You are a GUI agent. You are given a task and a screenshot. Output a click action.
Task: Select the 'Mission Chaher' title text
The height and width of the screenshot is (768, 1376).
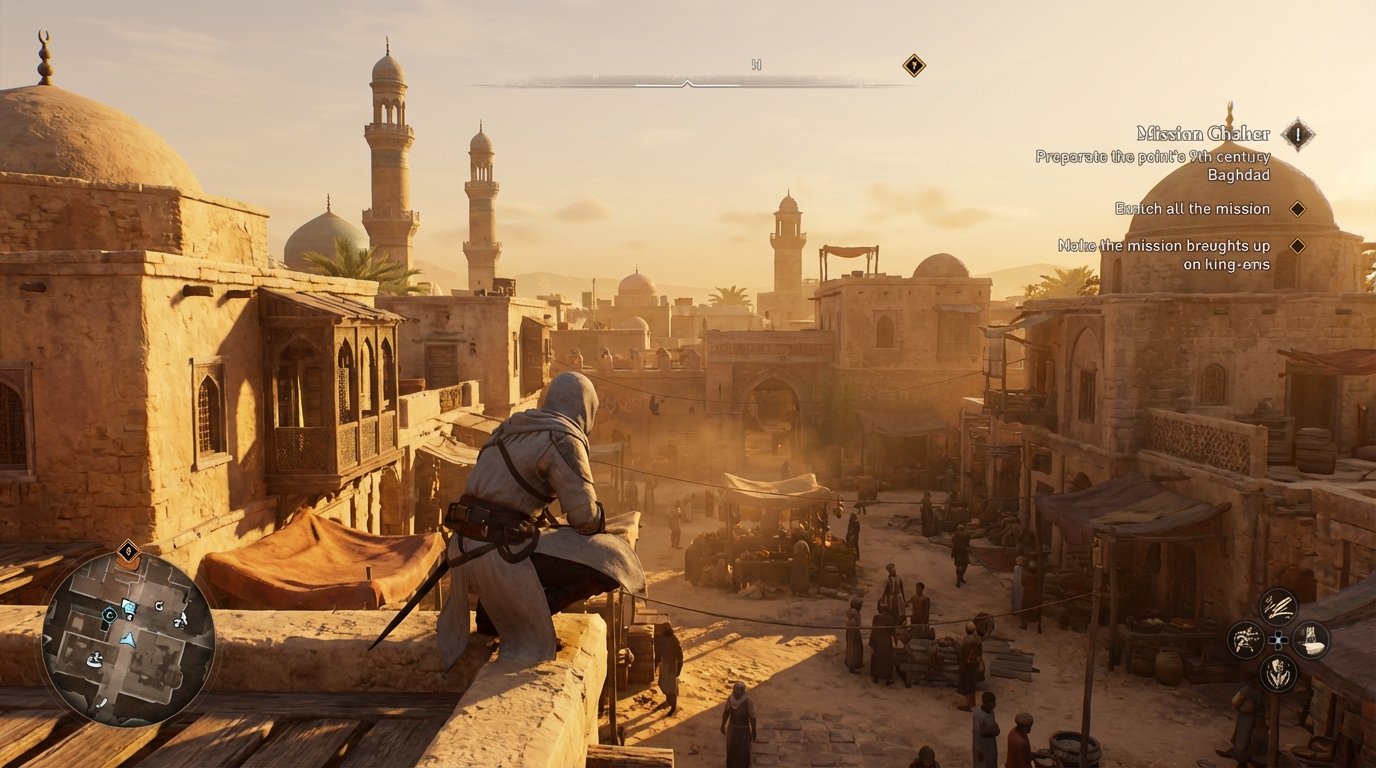1204,131
